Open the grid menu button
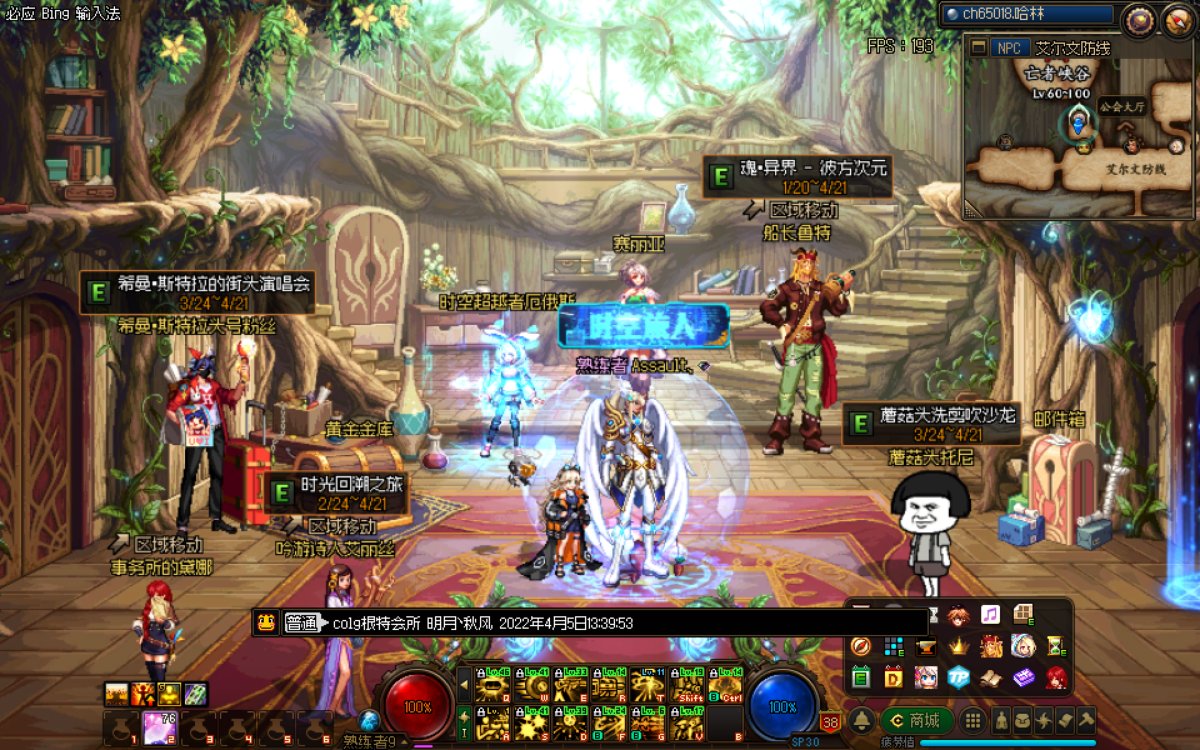The width and height of the screenshot is (1200, 750). pos(972,720)
